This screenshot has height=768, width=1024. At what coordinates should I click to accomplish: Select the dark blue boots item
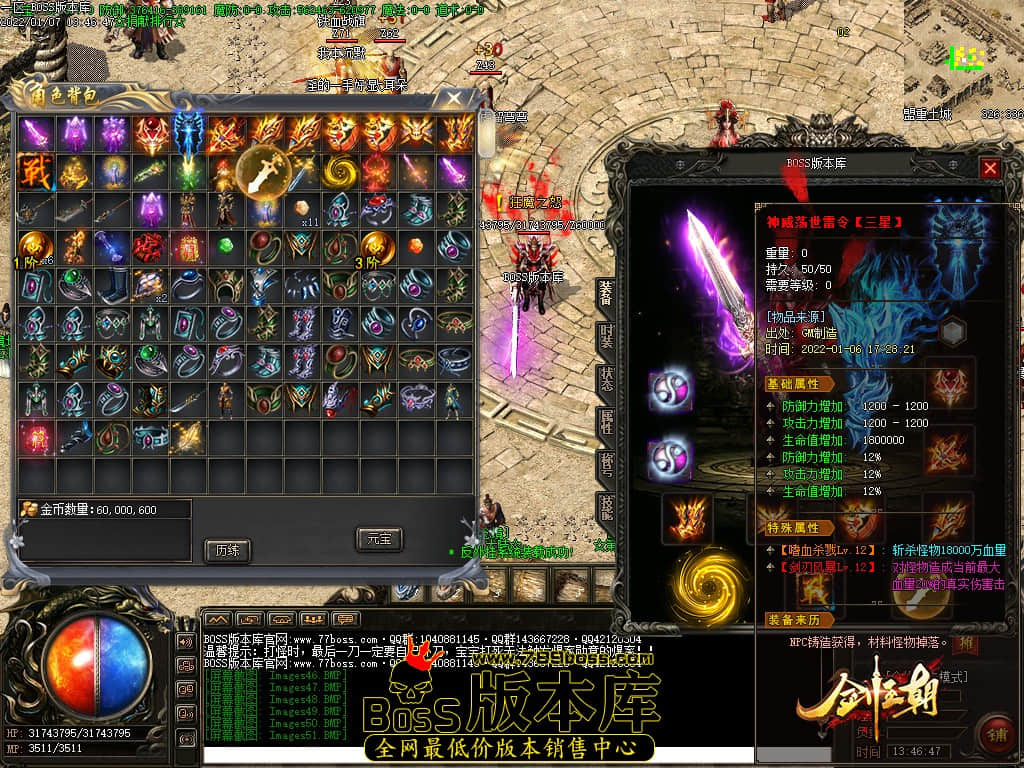click(x=111, y=284)
